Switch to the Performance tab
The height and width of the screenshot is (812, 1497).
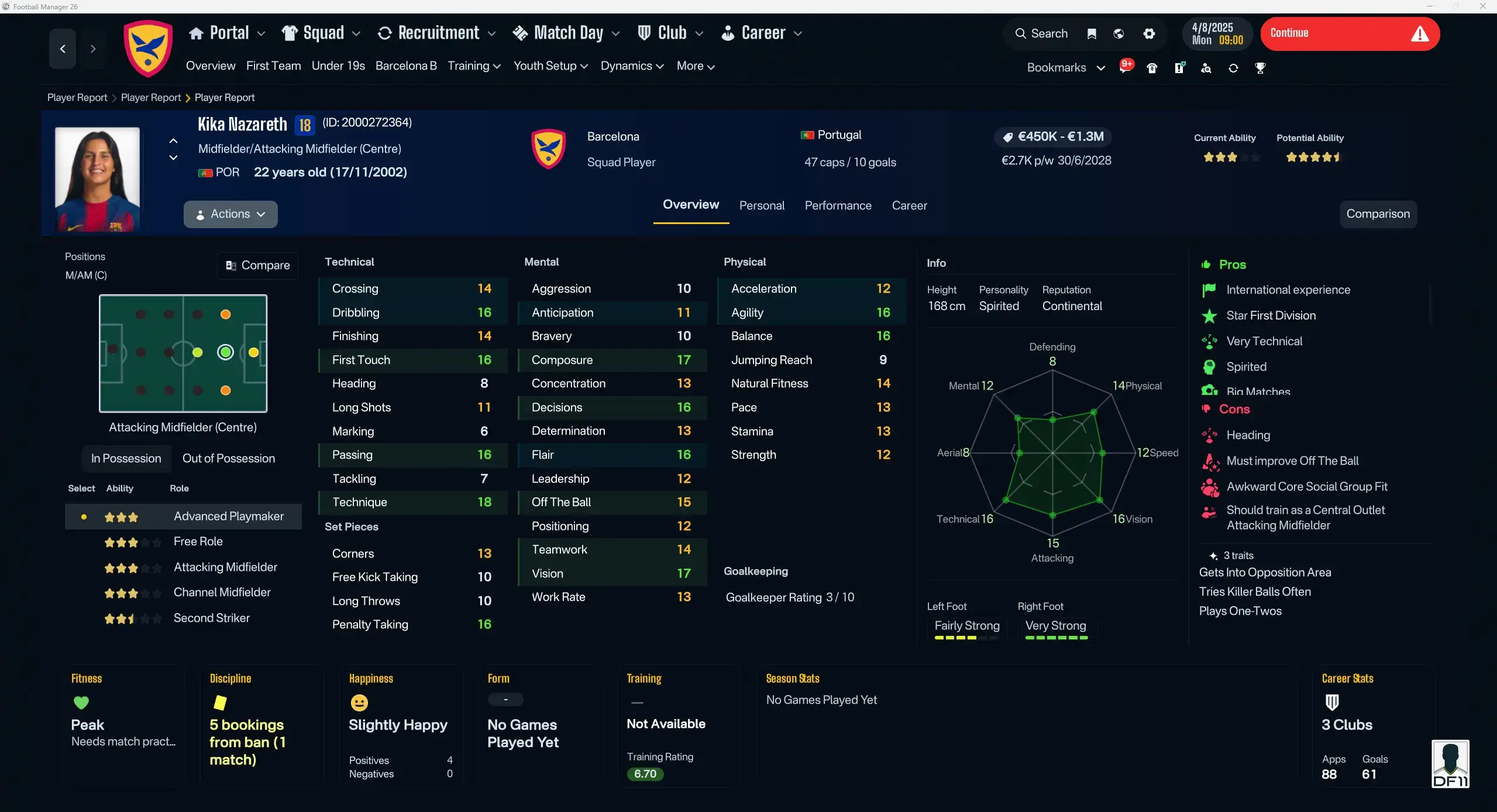click(x=838, y=205)
